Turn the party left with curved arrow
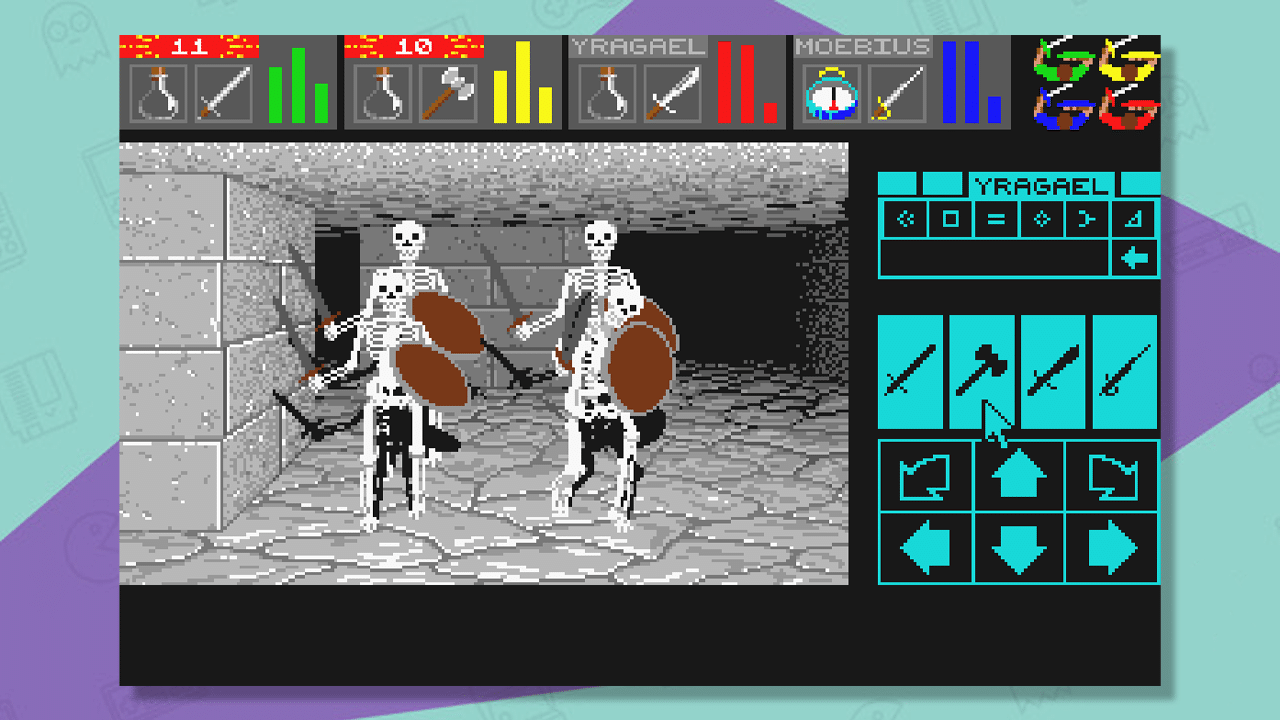1280x720 pixels. coord(925,477)
